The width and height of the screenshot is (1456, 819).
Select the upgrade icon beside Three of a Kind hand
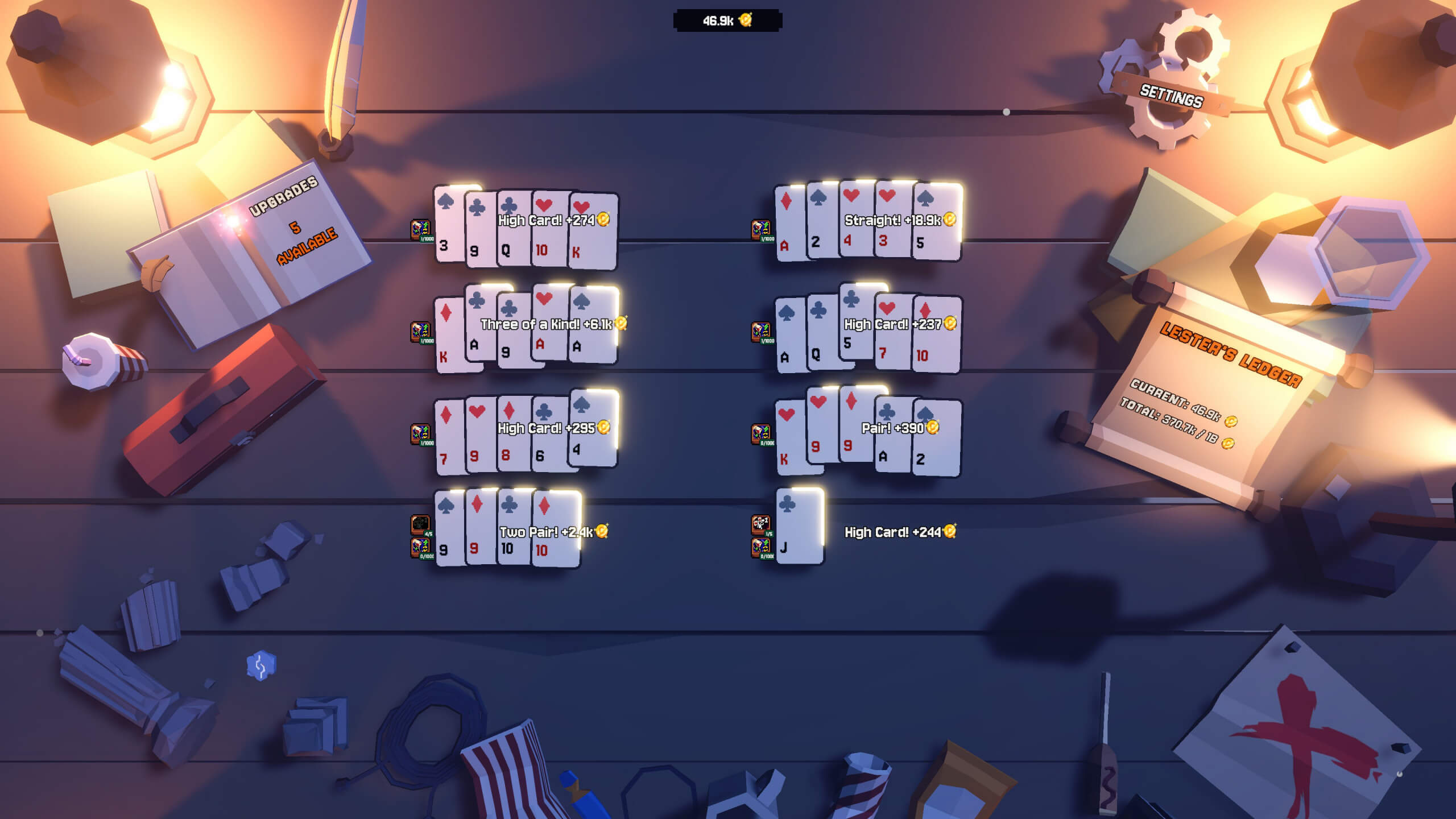421,332
